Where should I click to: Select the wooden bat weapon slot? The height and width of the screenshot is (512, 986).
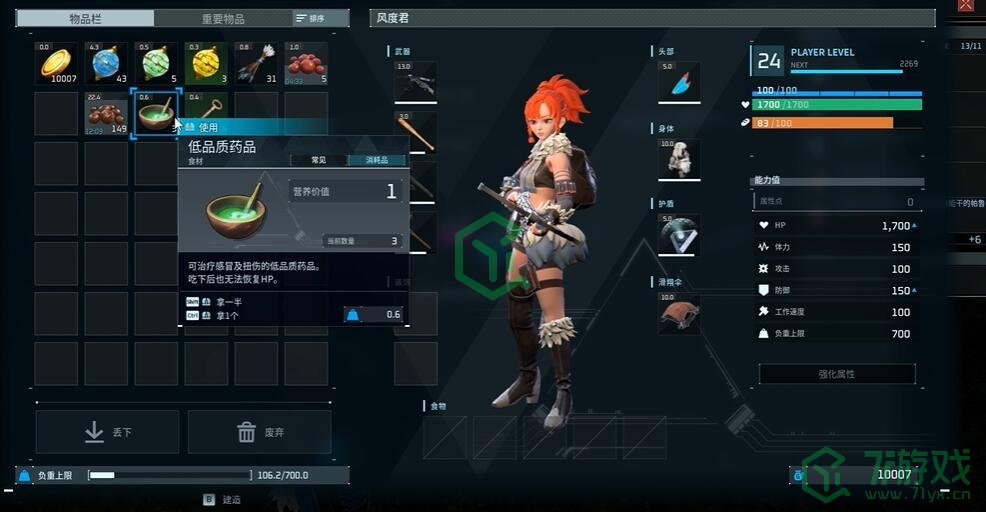416,132
